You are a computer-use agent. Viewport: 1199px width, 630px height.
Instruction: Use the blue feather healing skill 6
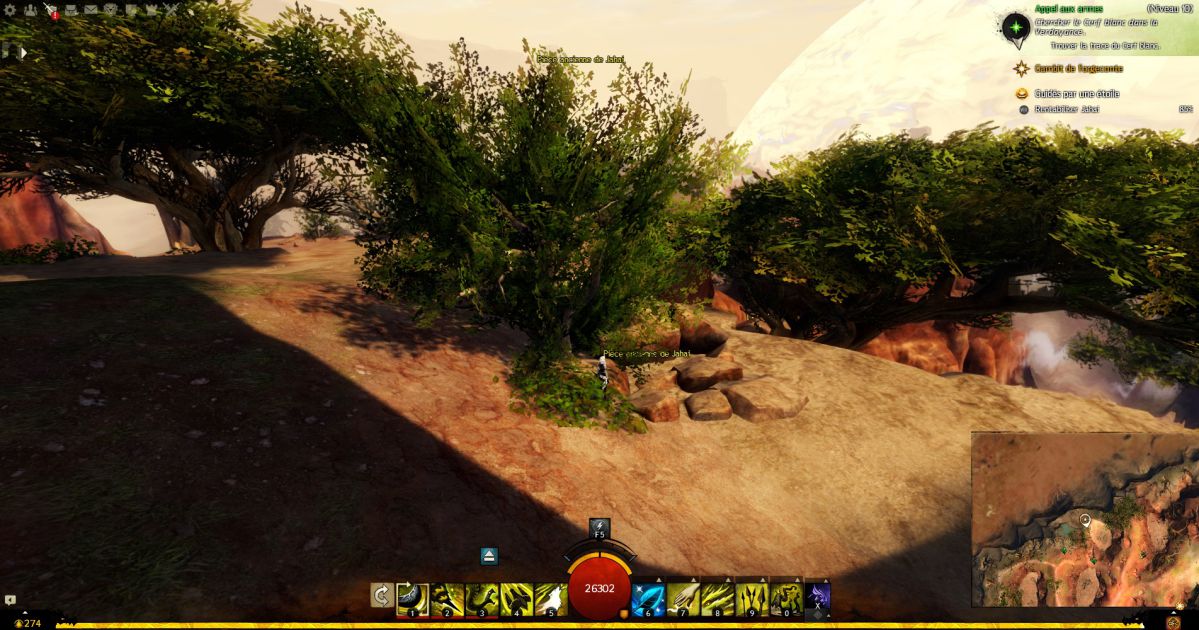648,598
